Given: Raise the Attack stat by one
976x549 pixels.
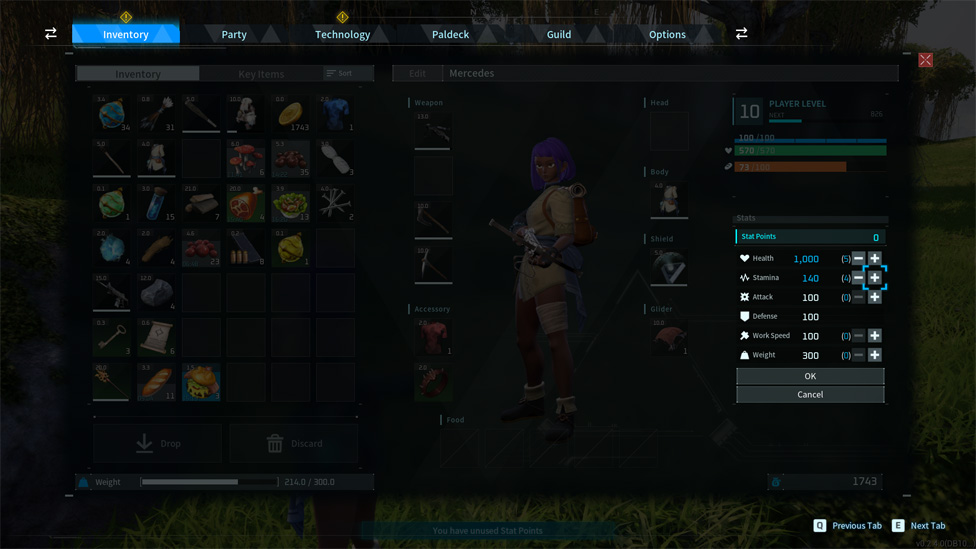Looking at the screenshot, I should [x=875, y=297].
